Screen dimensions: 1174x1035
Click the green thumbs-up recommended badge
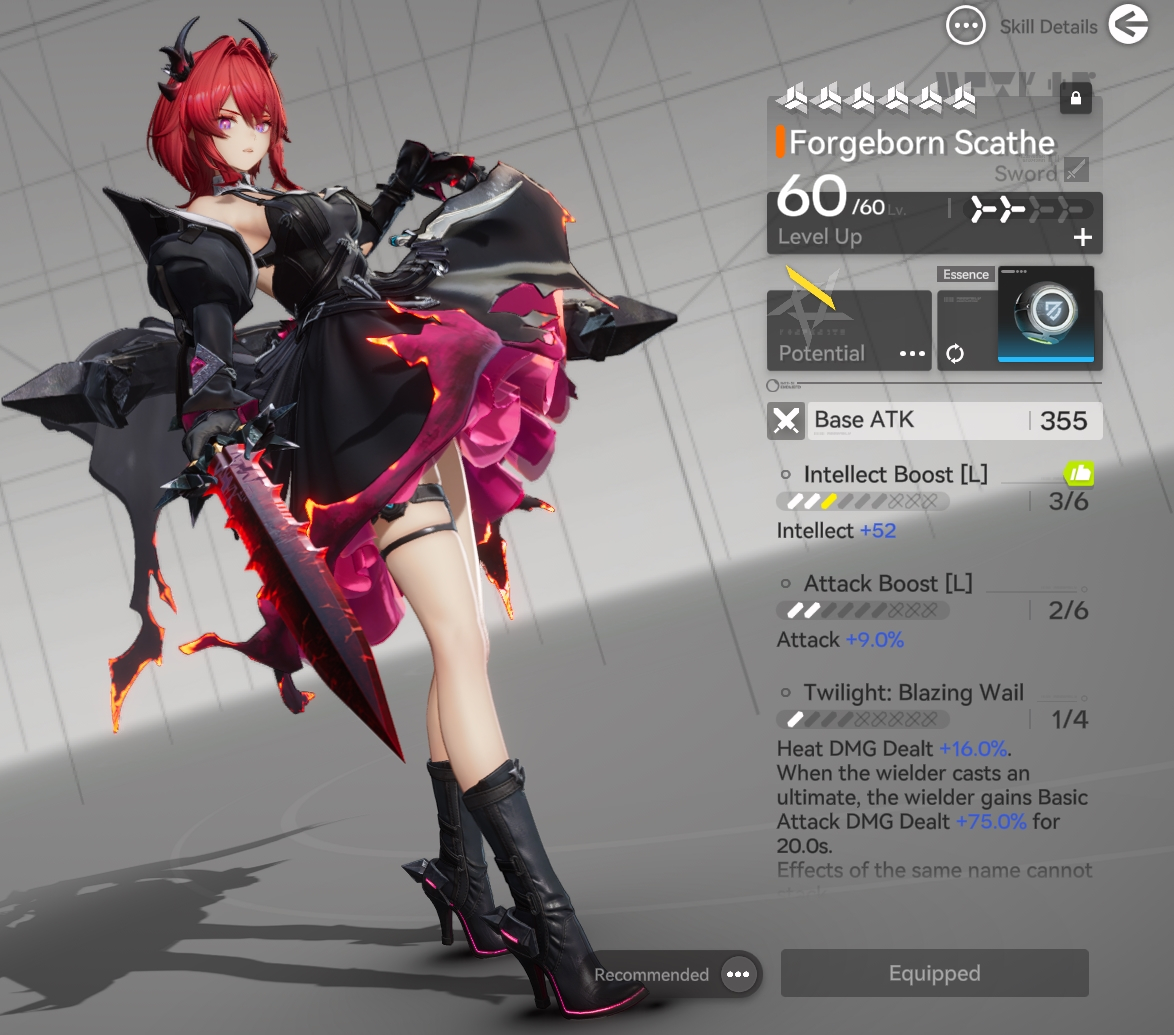pos(1079,473)
